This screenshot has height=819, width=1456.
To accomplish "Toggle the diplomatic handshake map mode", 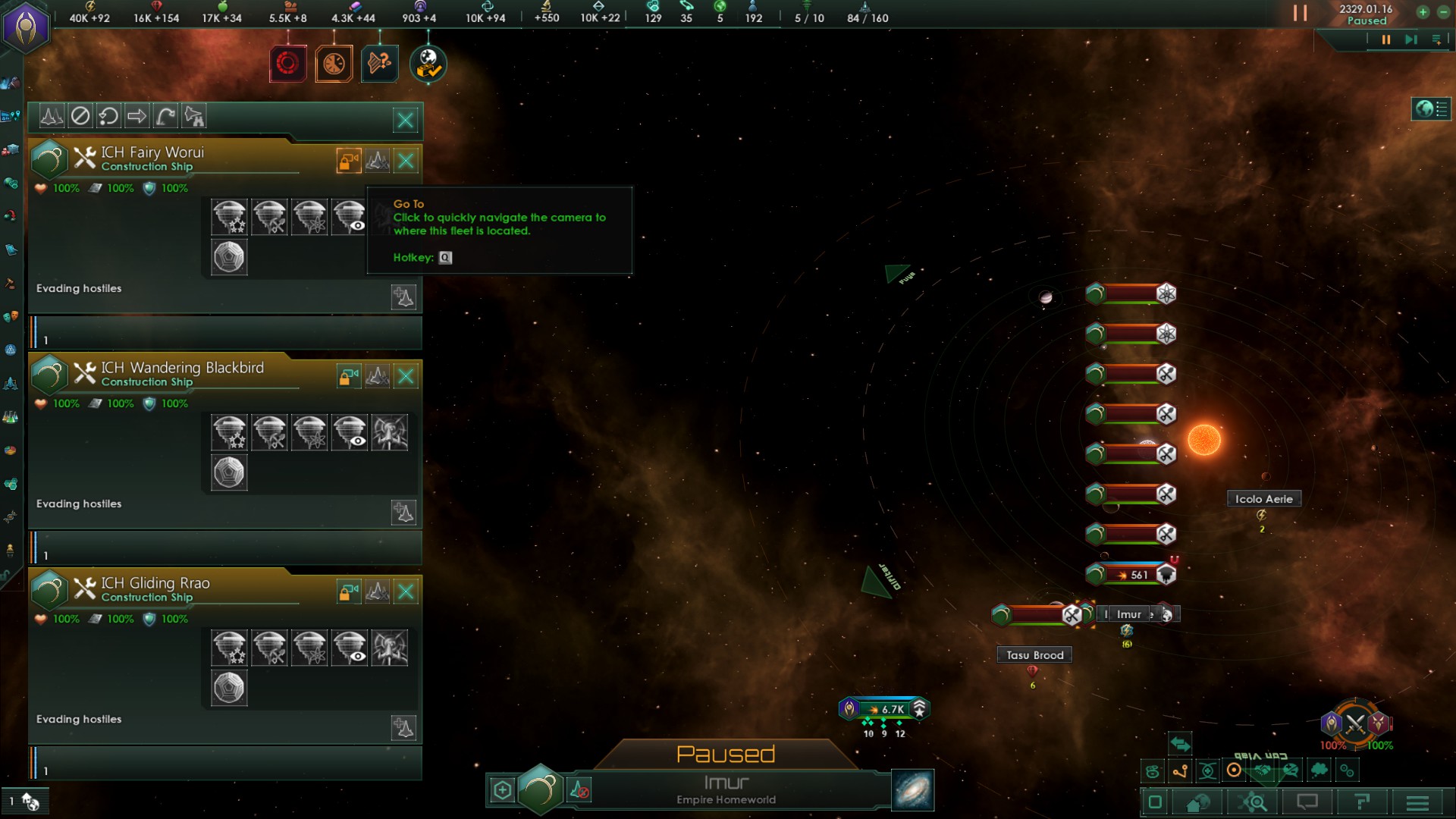I will tap(1263, 770).
